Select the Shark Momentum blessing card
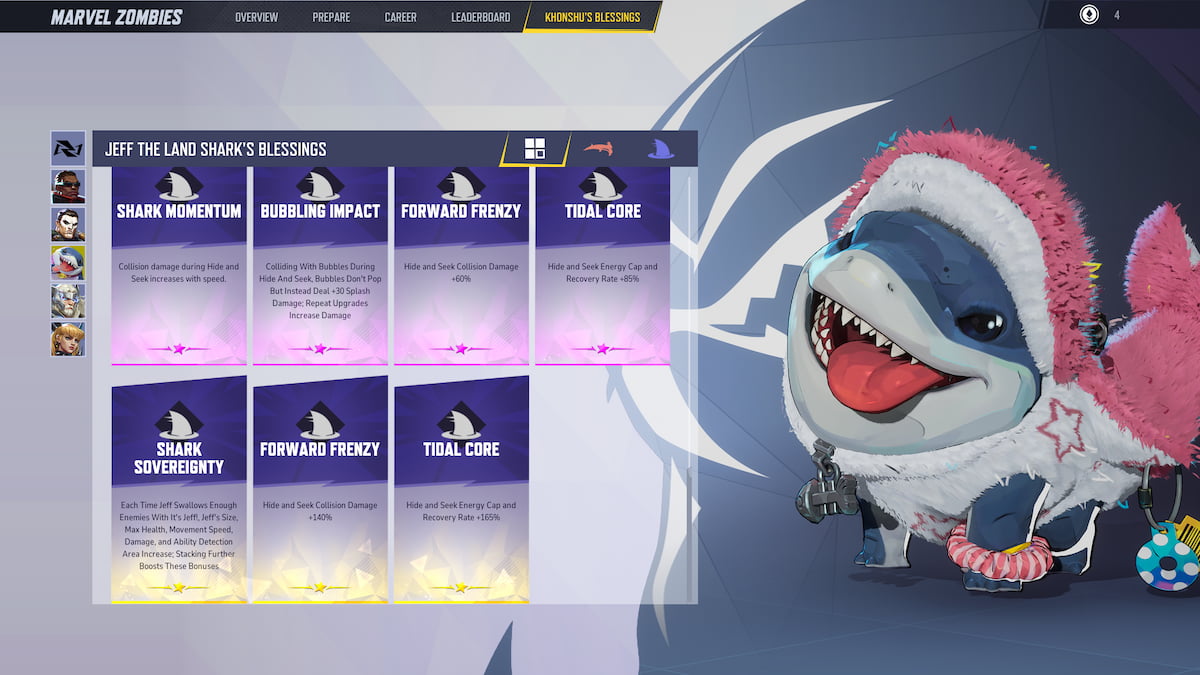The width and height of the screenshot is (1200, 675). tap(179, 265)
